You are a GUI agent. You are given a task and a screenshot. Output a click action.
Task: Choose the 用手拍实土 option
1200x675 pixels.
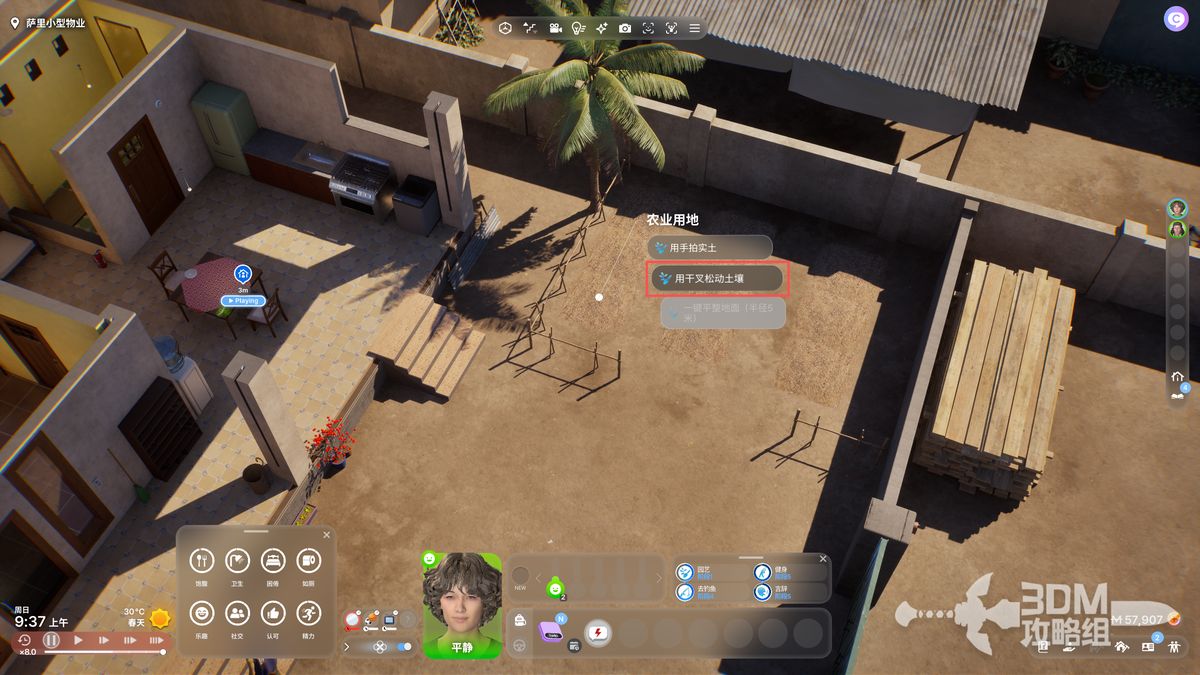coord(711,247)
